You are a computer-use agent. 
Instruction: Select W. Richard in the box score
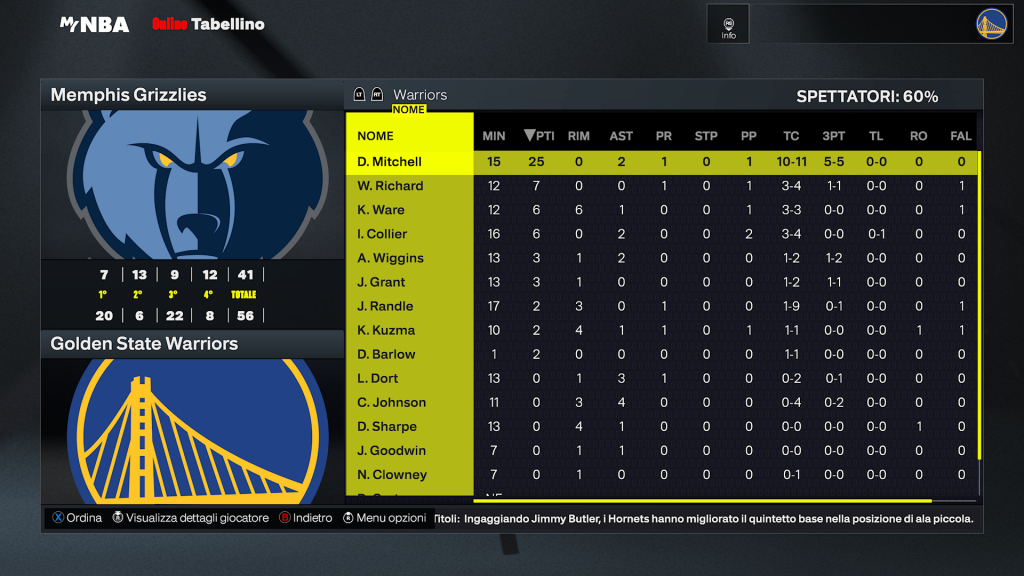click(x=390, y=186)
